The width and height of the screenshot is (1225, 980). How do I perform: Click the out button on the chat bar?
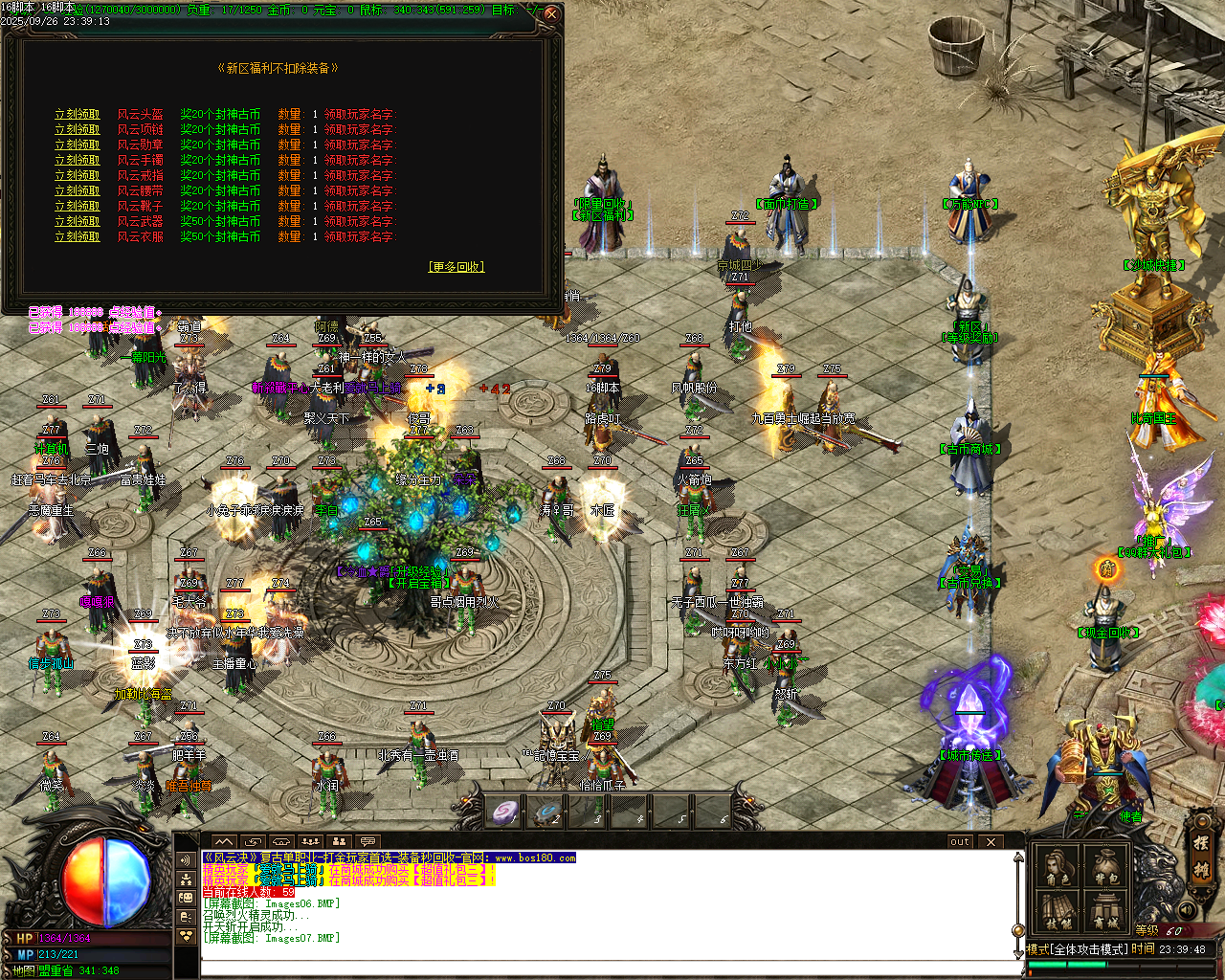(x=958, y=840)
